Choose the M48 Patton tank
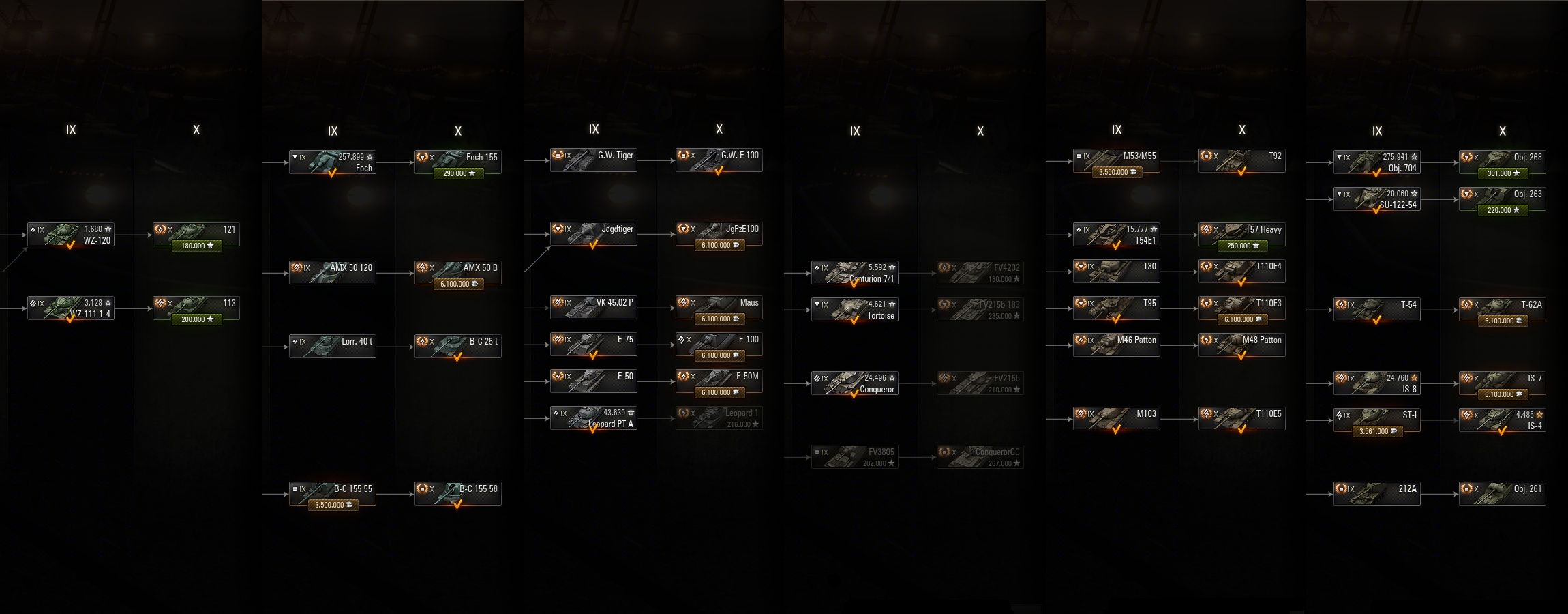Image resolution: width=1568 pixels, height=614 pixels. [1242, 345]
